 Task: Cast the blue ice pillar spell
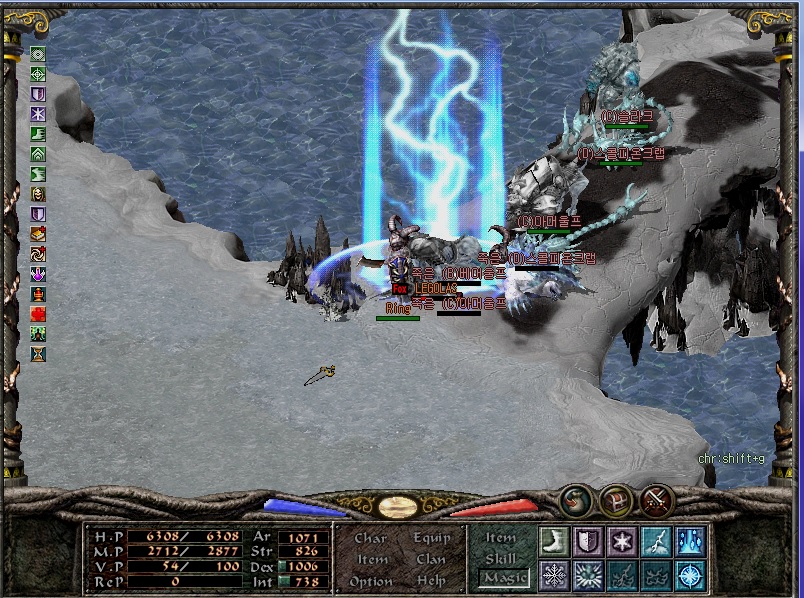pyautogui.click(x=690, y=541)
